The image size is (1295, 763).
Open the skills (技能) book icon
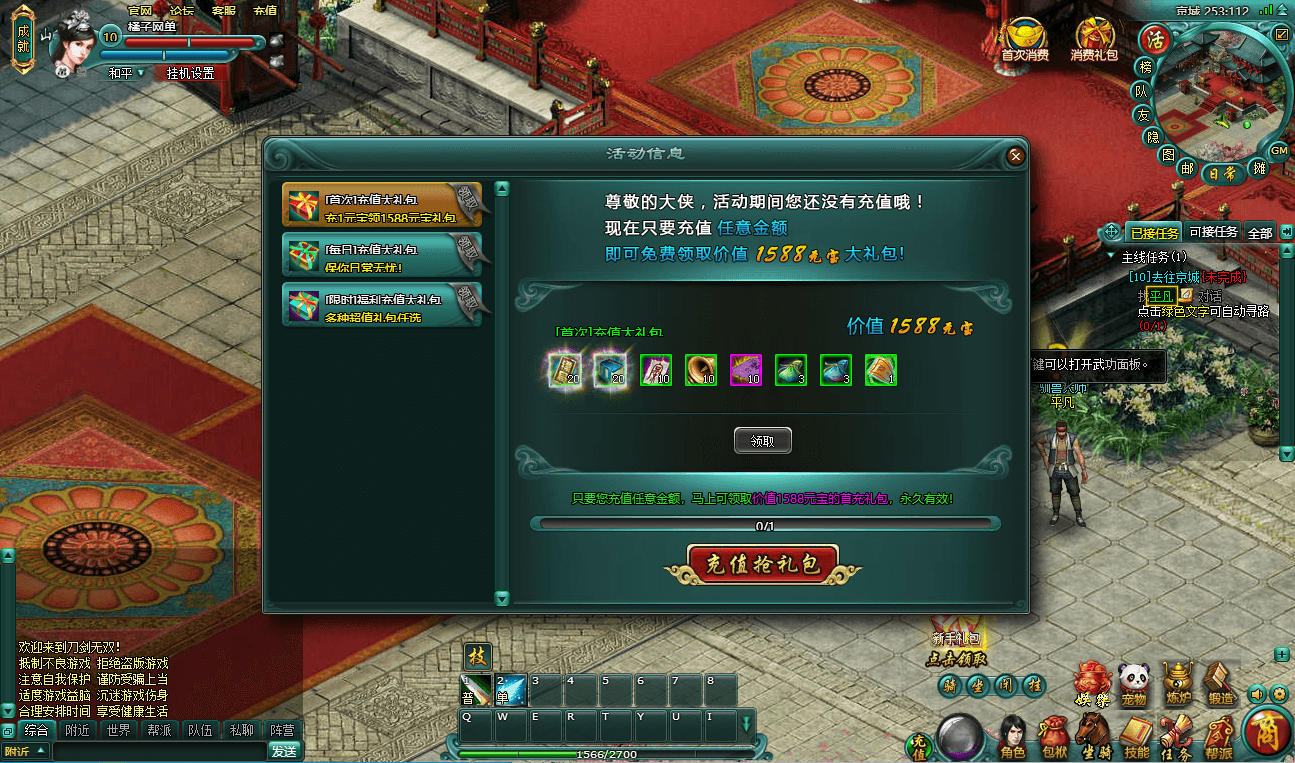coord(1134,731)
